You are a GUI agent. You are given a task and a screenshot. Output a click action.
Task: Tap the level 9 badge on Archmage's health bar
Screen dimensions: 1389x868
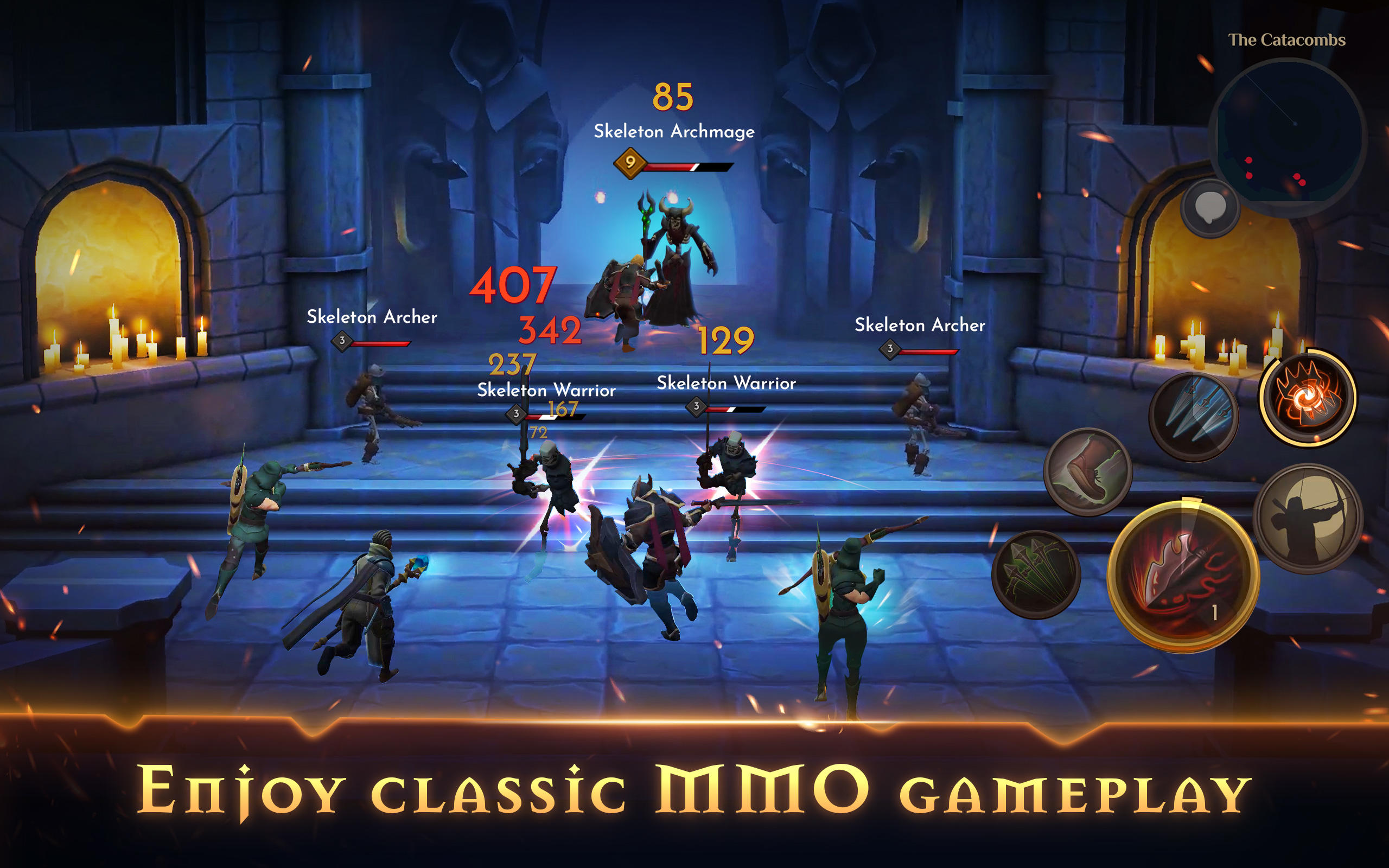point(629,164)
